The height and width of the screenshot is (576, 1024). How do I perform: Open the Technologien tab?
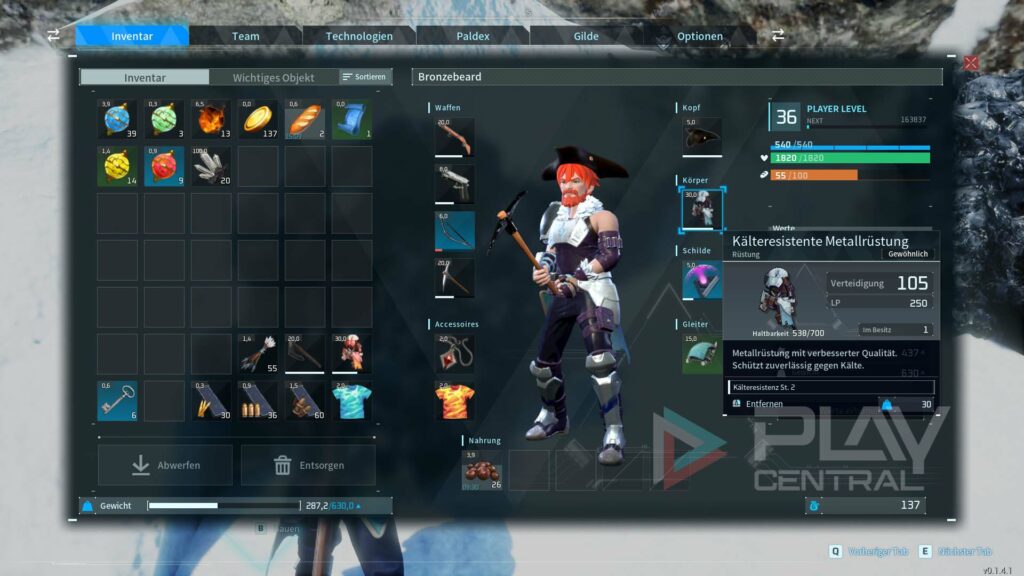[359, 37]
